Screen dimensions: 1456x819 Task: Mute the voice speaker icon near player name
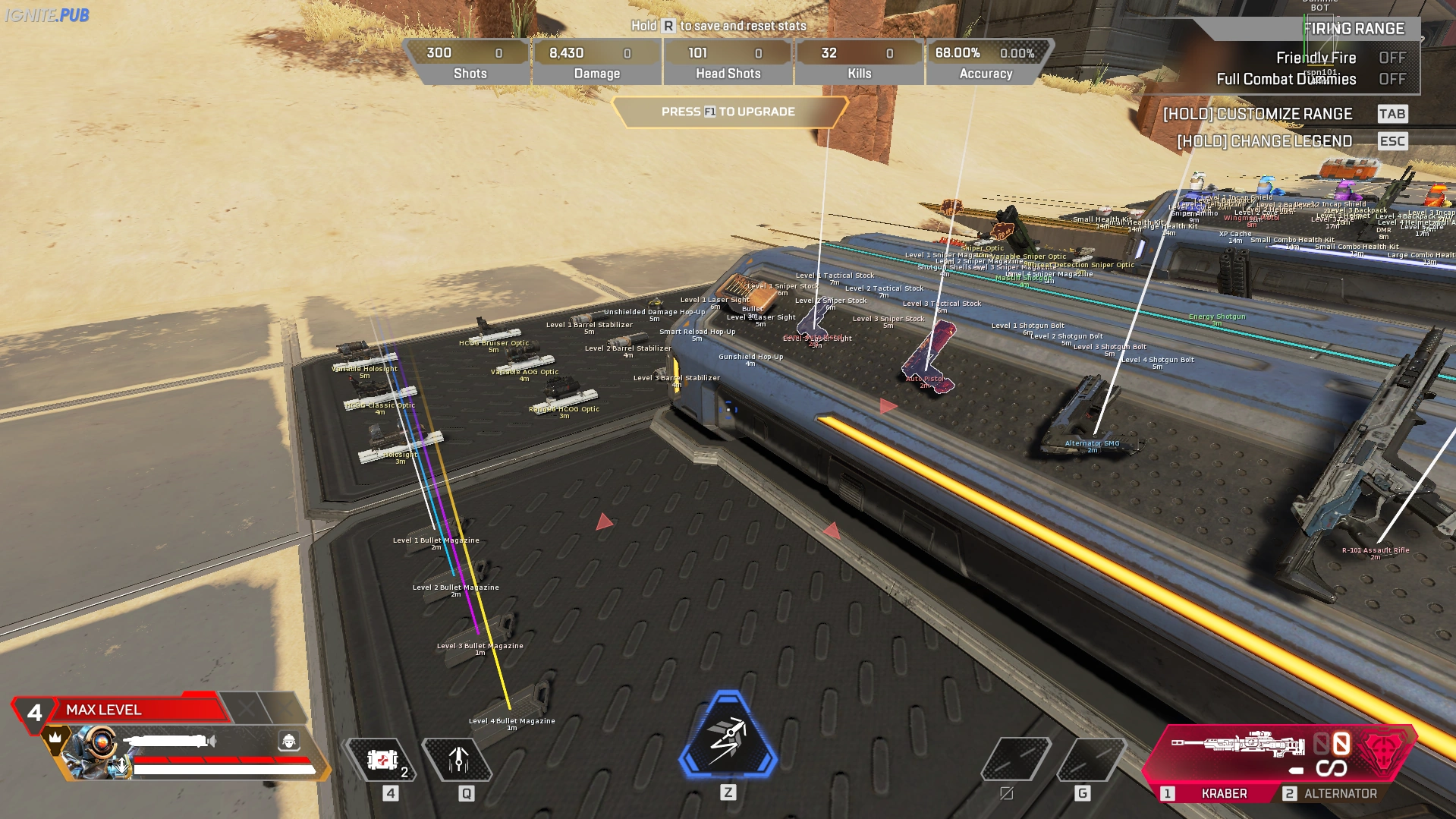[212, 740]
